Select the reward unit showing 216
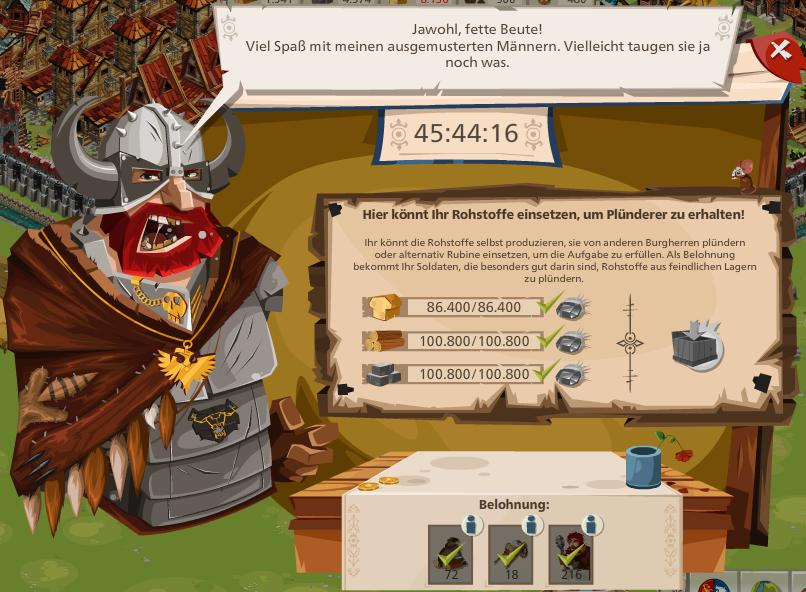Viewport: 806px width, 592px height. 570,554
